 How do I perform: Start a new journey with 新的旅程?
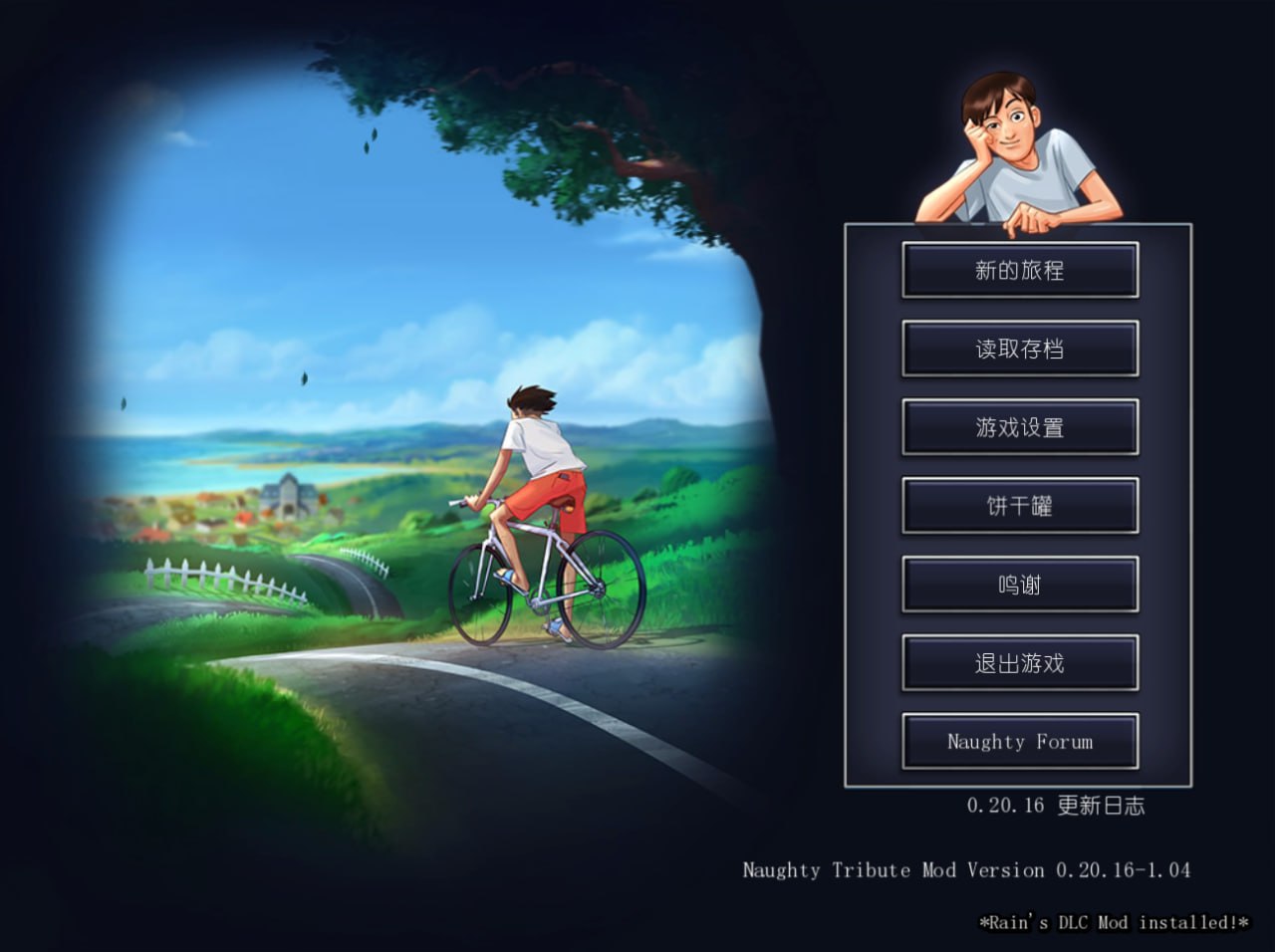click(1019, 270)
